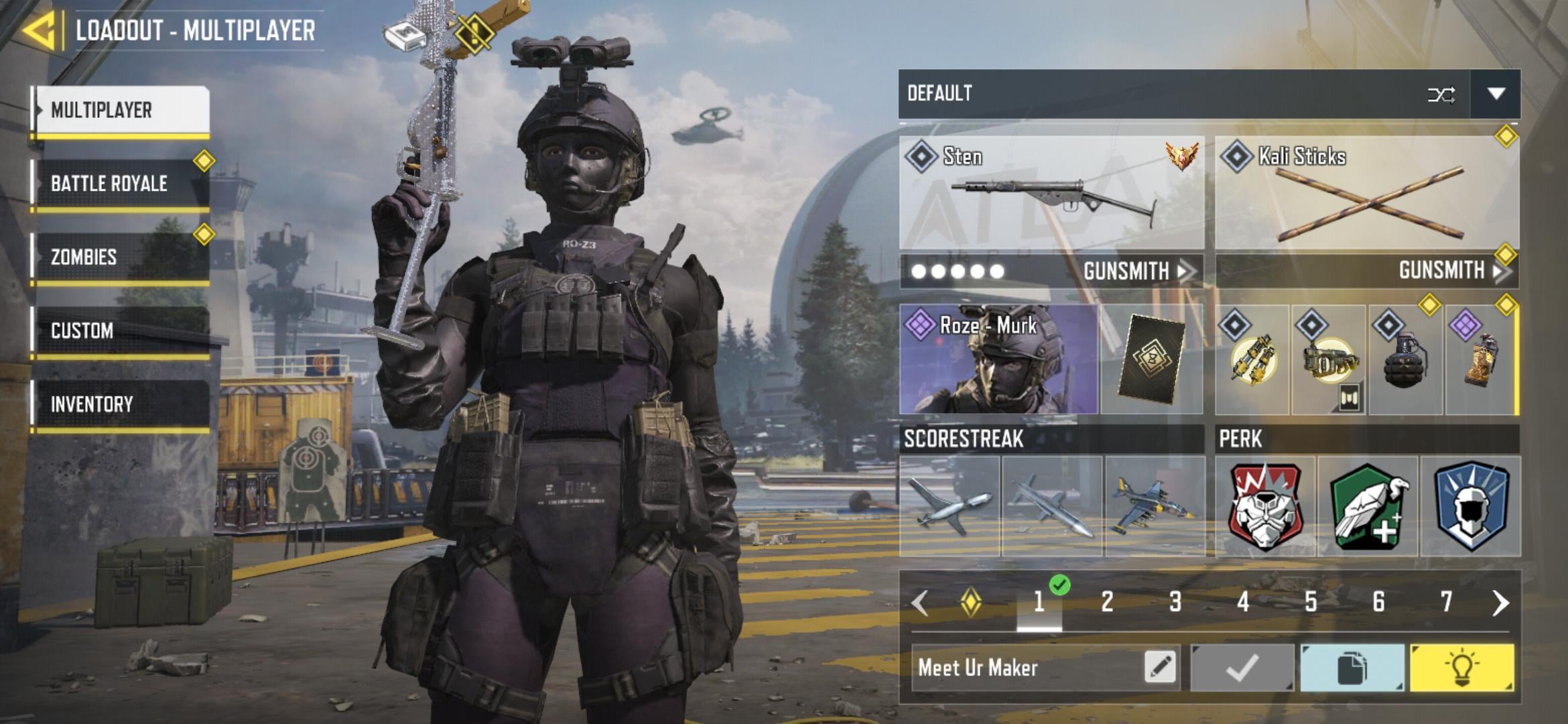Select the Custom loadout tab
The image size is (1568, 724).
click(x=122, y=330)
